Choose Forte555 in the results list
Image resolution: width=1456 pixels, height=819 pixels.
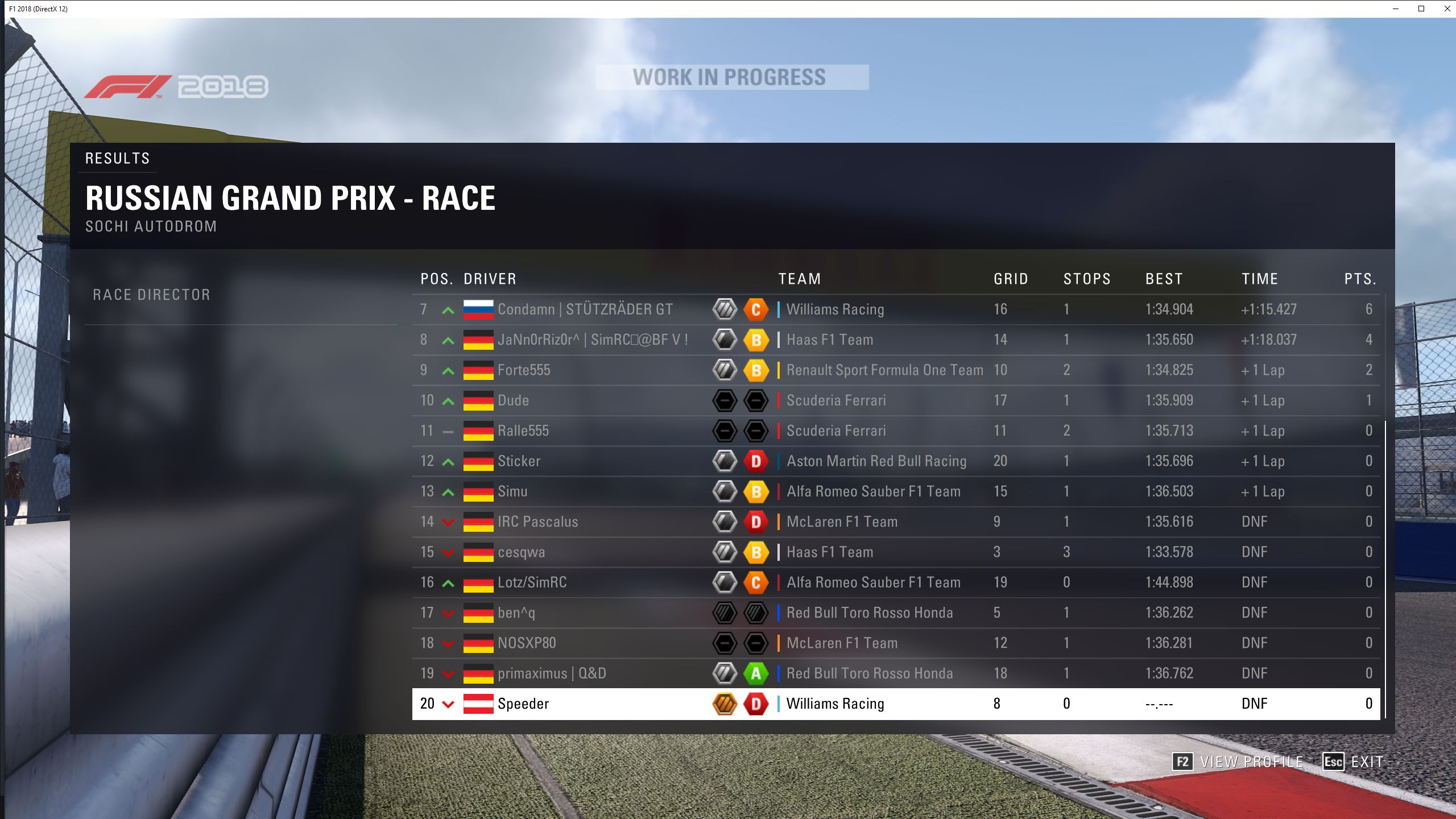(524, 370)
